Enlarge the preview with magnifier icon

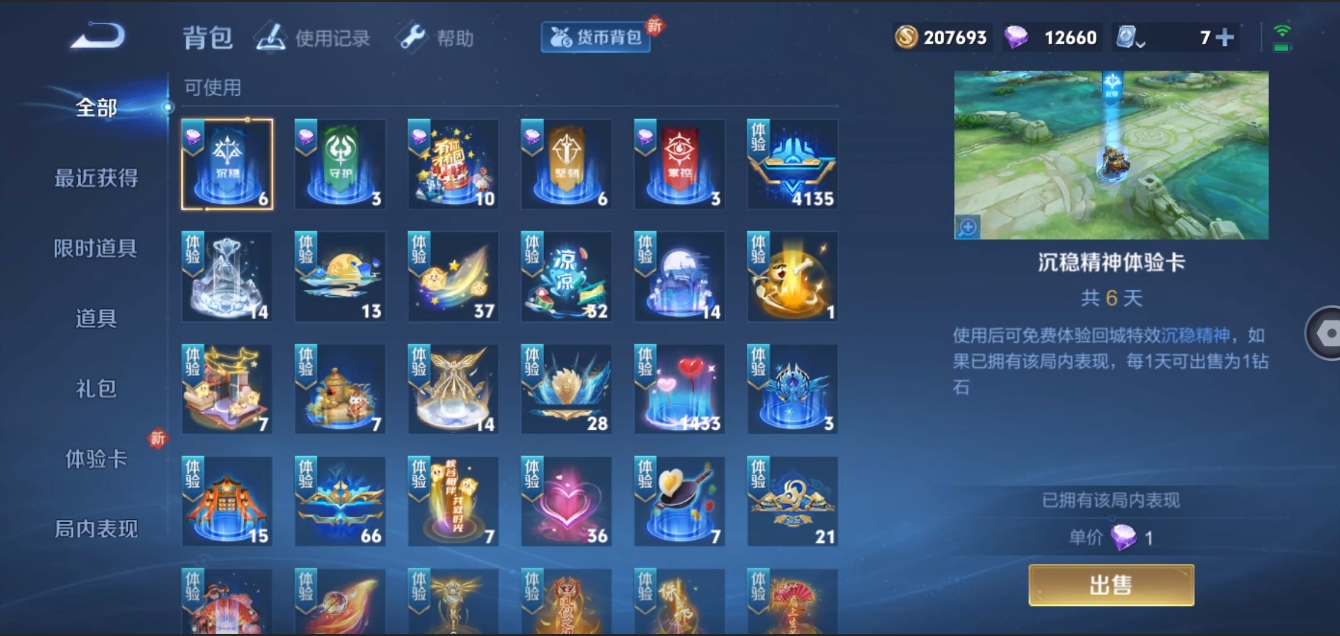click(967, 227)
